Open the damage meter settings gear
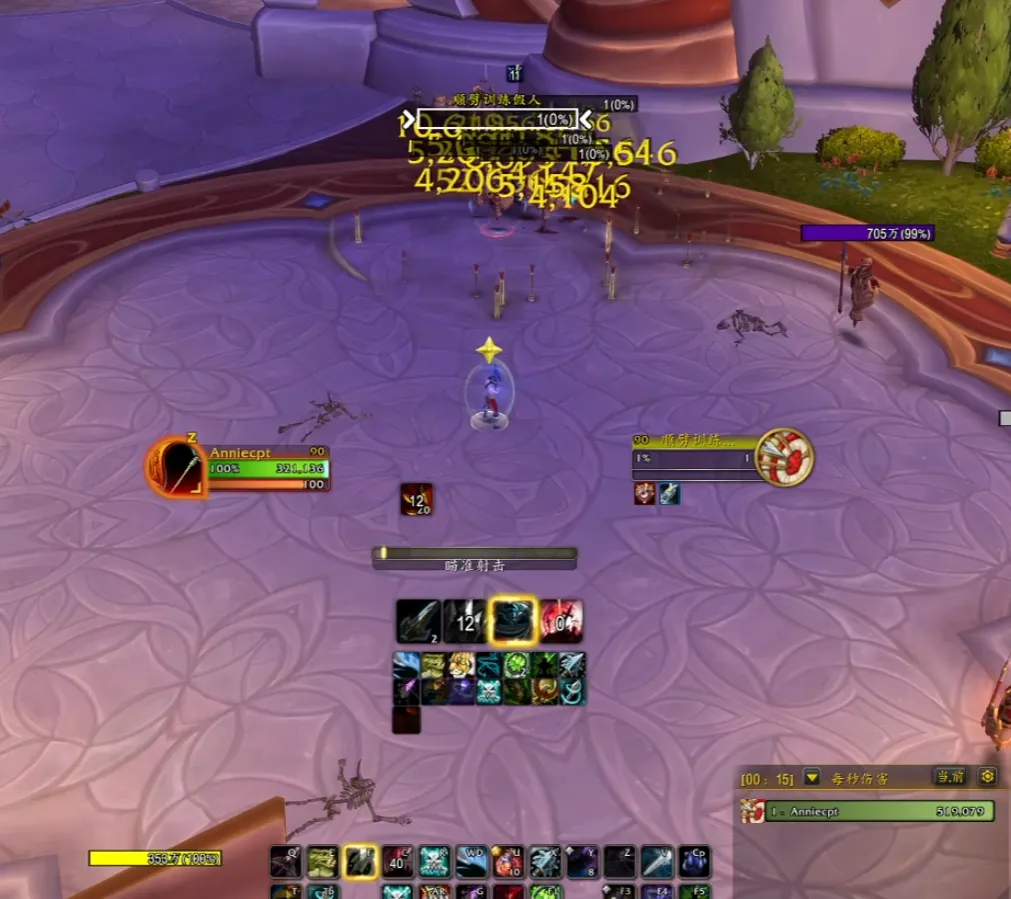 tap(987, 777)
